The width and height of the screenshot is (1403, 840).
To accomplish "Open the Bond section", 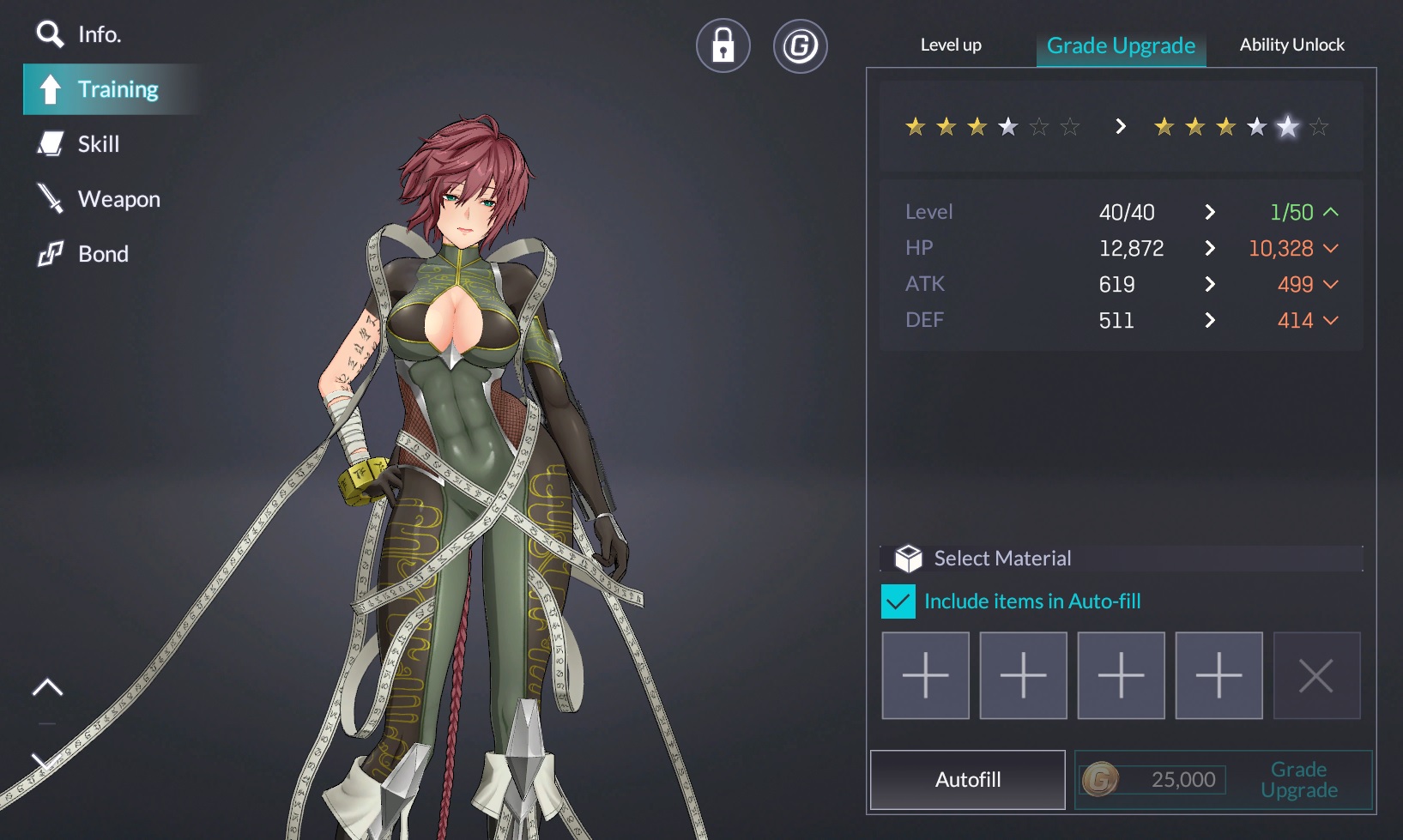I will coord(83,254).
